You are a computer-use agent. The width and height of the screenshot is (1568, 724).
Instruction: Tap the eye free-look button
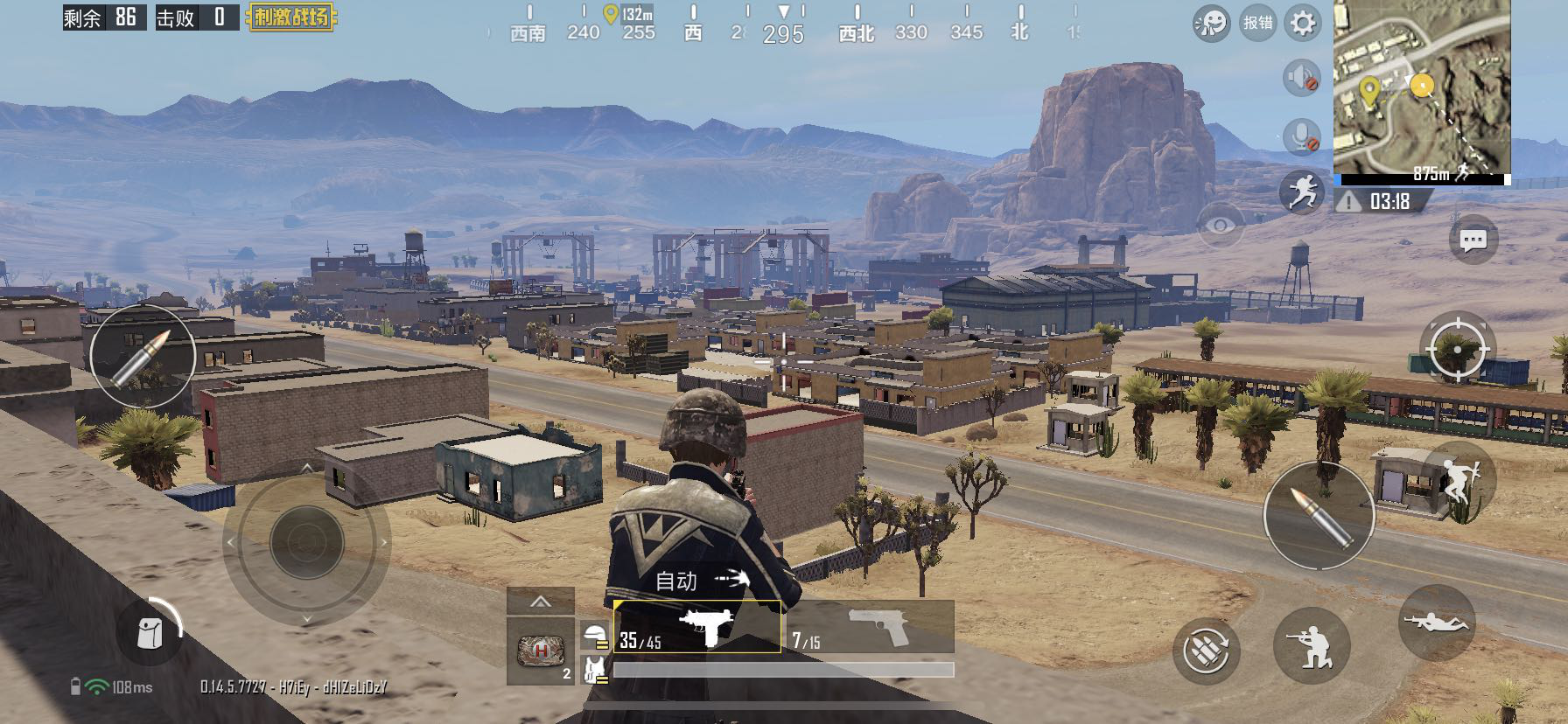click(x=1220, y=226)
